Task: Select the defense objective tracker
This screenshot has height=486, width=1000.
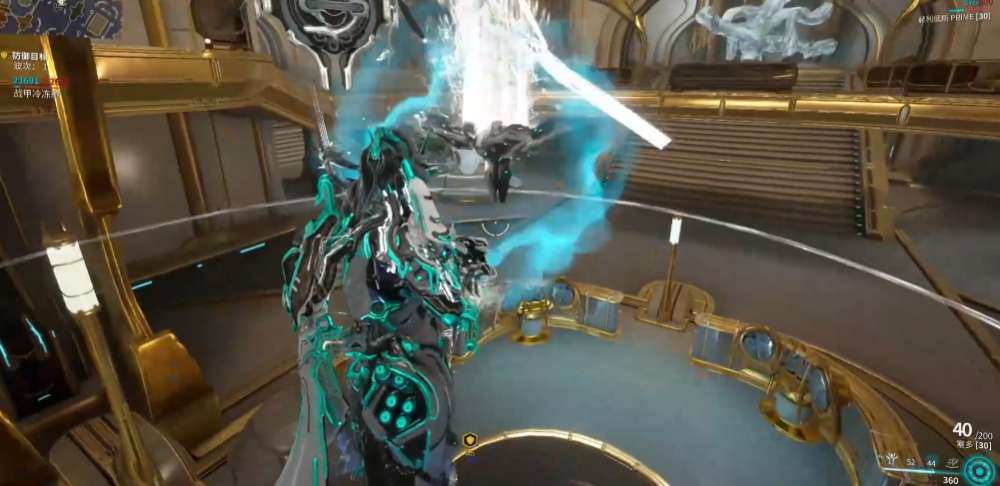Action: [x=30, y=57]
